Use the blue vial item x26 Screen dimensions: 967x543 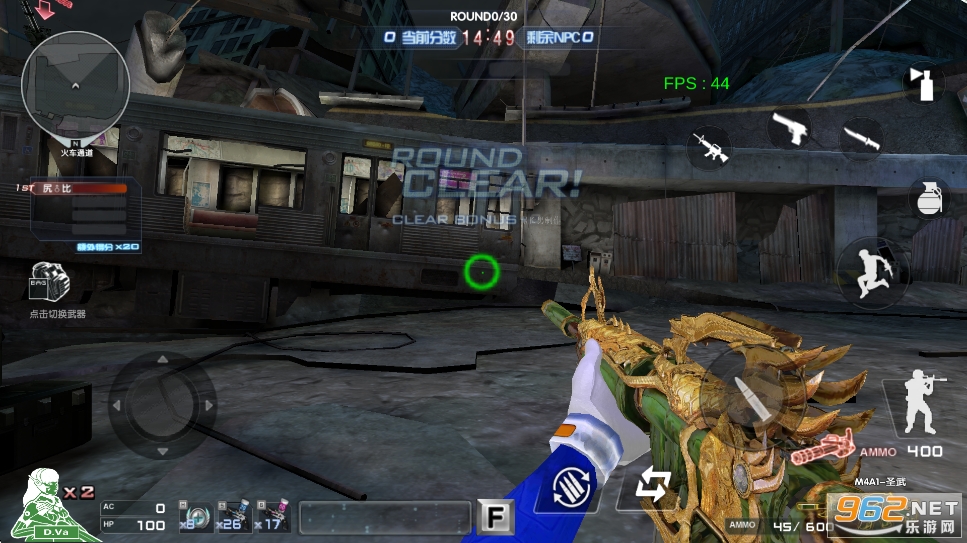[233, 515]
